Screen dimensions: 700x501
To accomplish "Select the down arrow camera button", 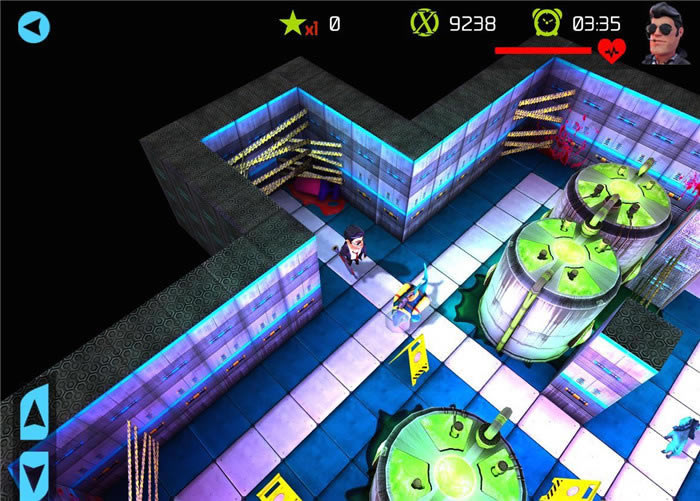I will tap(34, 471).
